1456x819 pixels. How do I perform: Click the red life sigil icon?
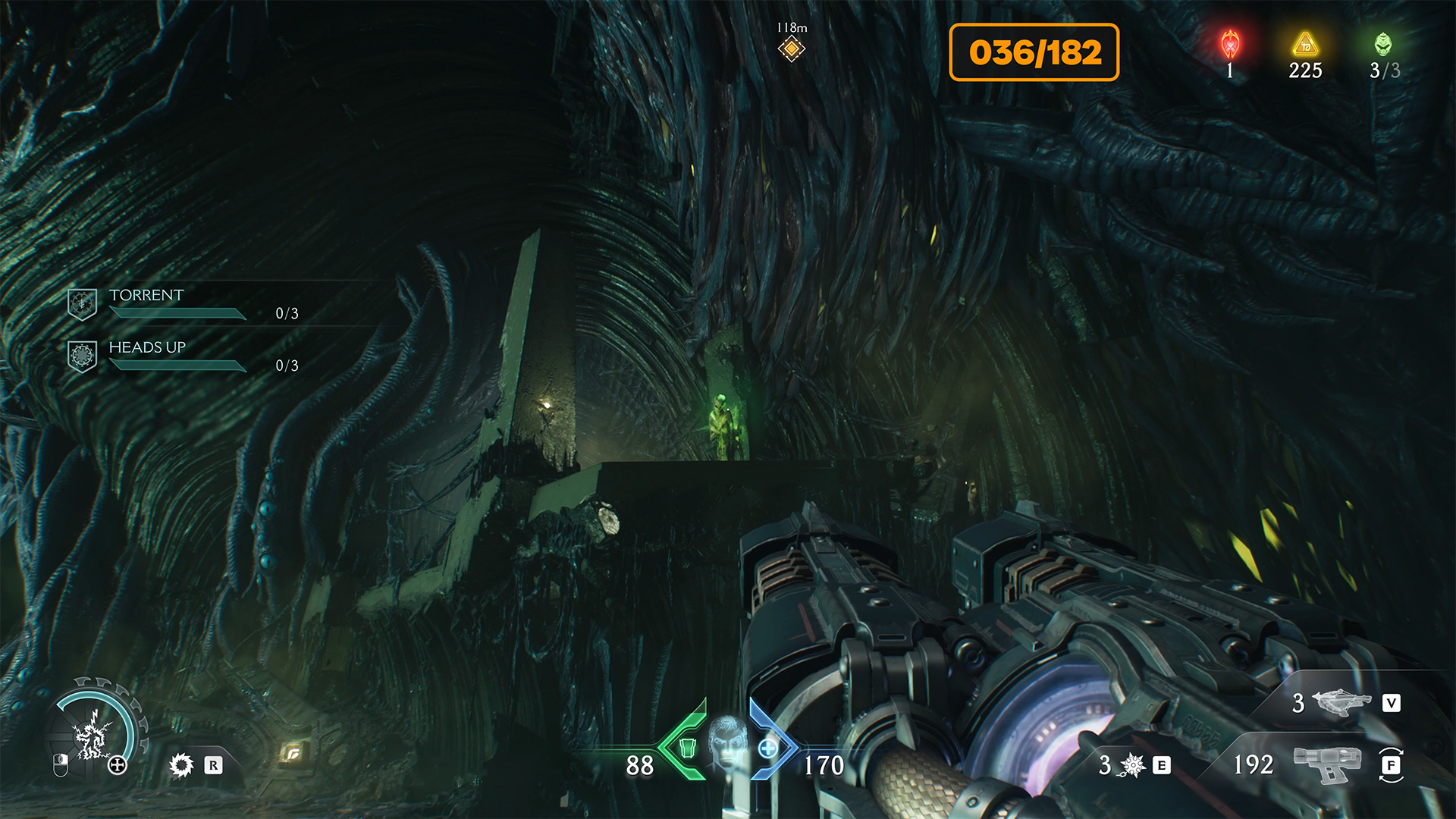pos(1229,45)
